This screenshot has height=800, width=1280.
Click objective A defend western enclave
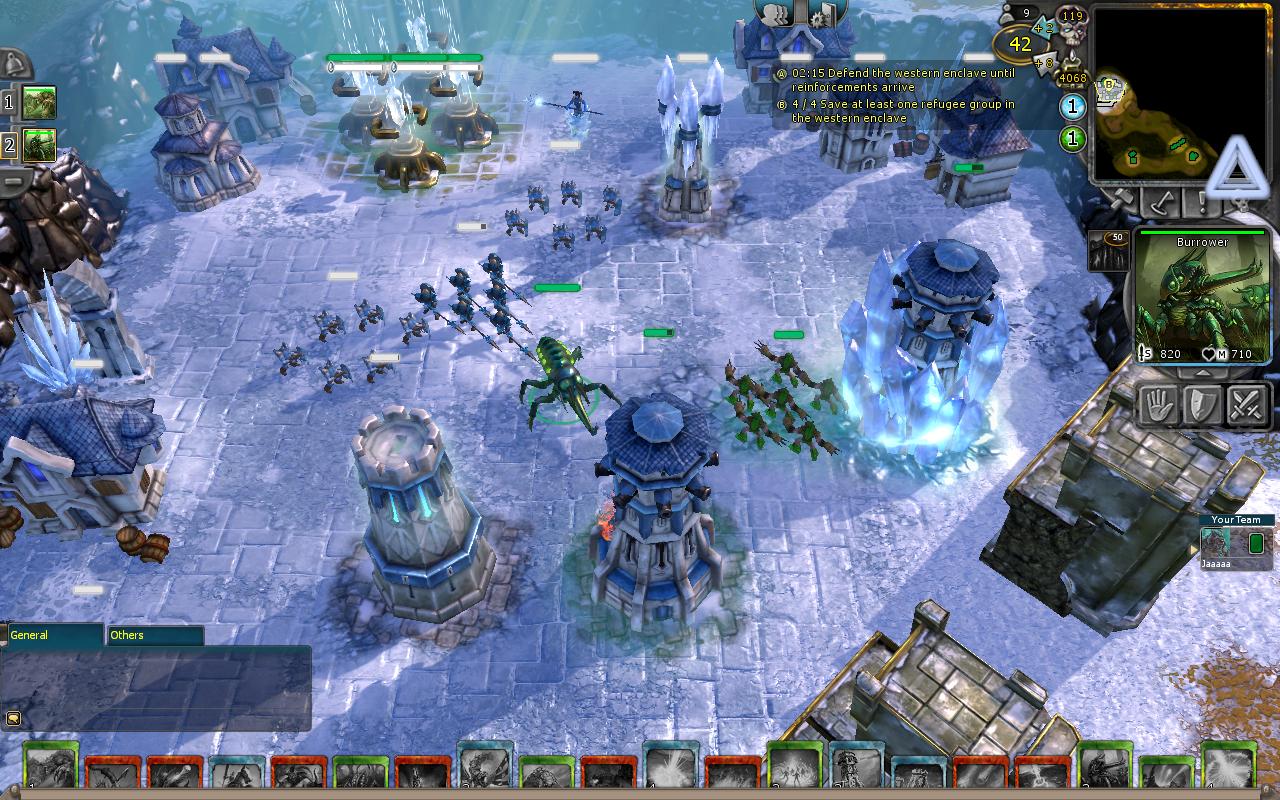click(900, 80)
